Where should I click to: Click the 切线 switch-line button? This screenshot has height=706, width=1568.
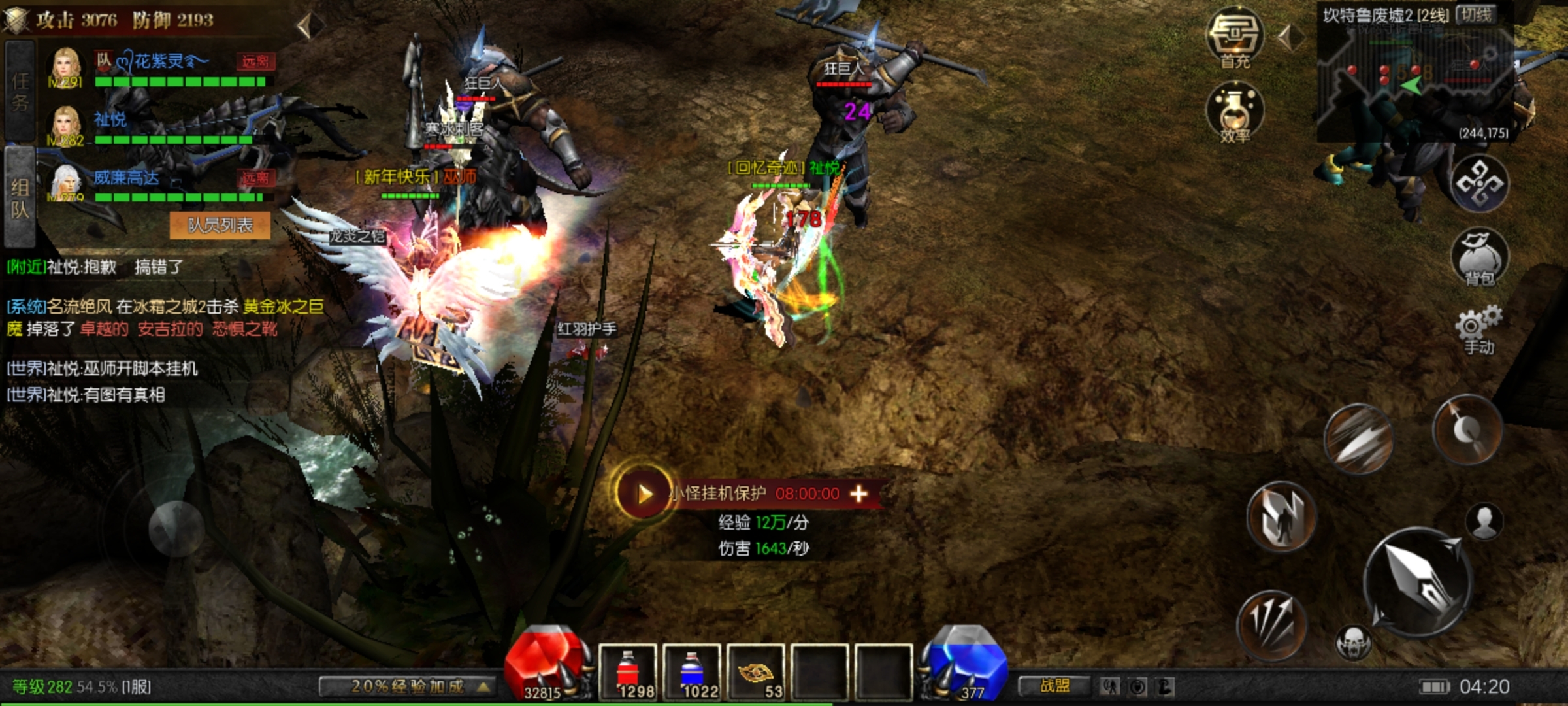click(x=1475, y=15)
